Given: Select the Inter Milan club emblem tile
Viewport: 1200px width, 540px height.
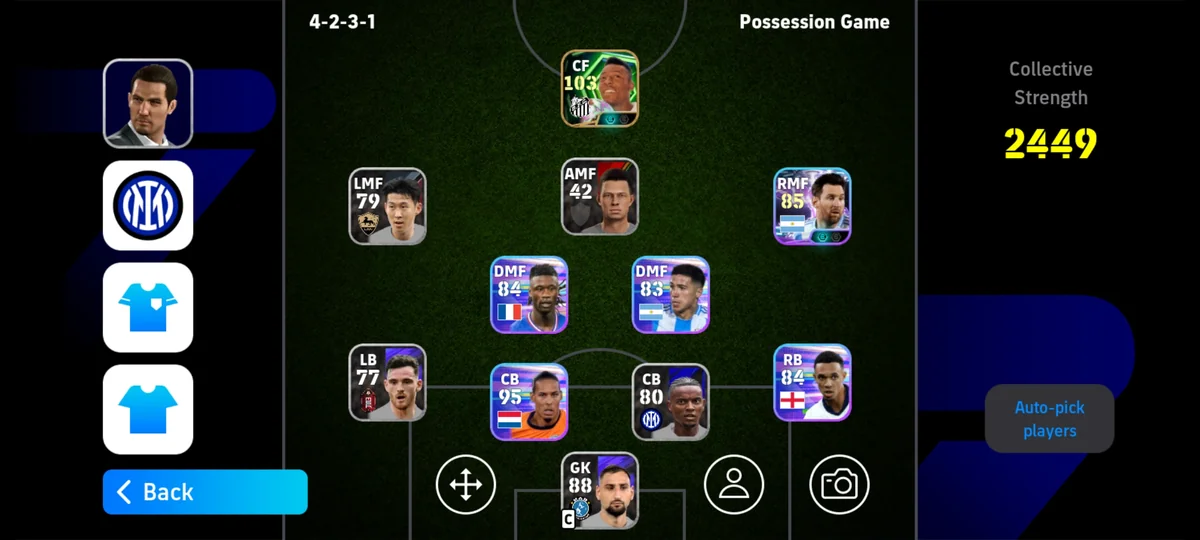Looking at the screenshot, I should coord(148,205).
